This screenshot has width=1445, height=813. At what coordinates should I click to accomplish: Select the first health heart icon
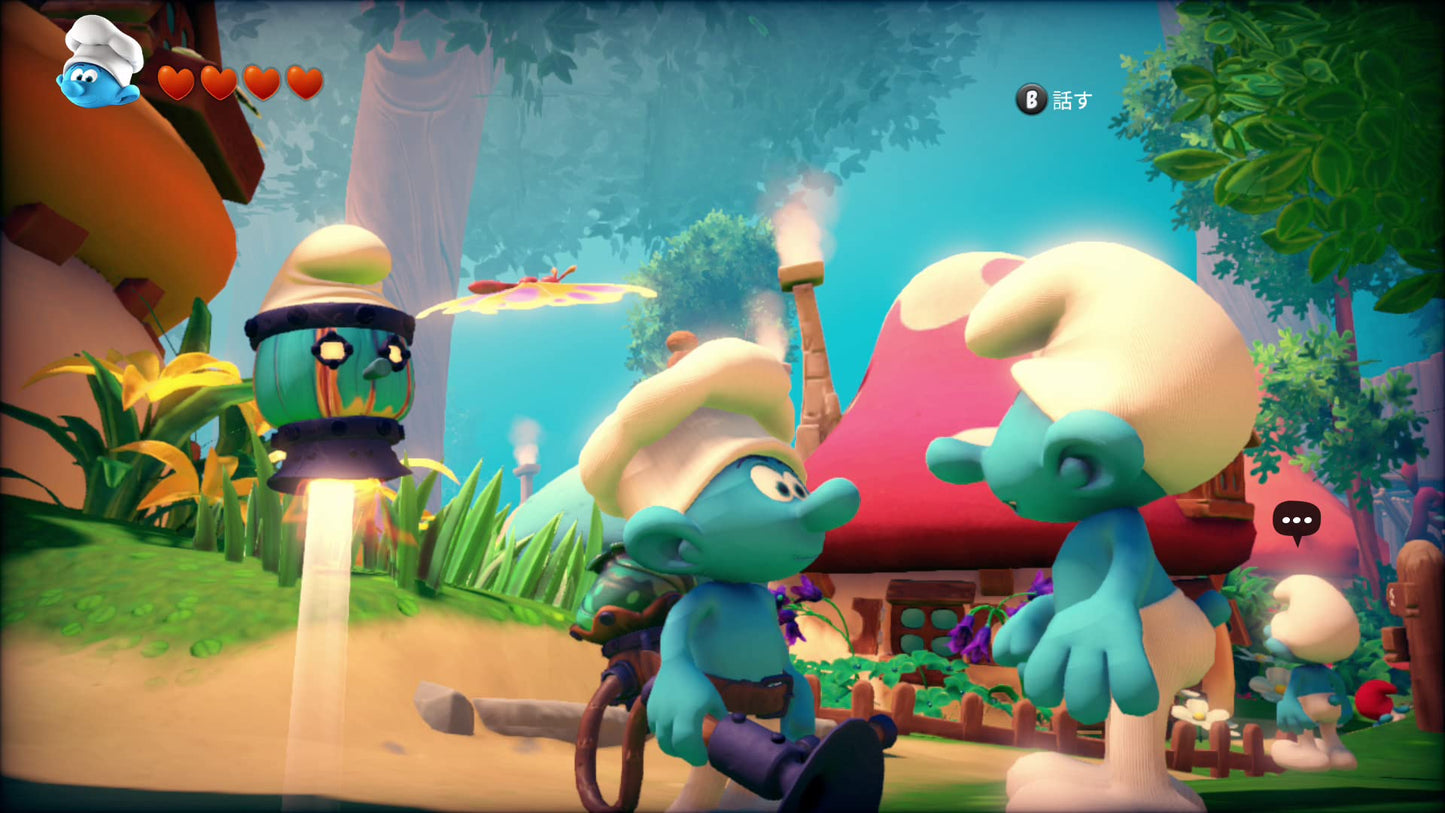176,83
